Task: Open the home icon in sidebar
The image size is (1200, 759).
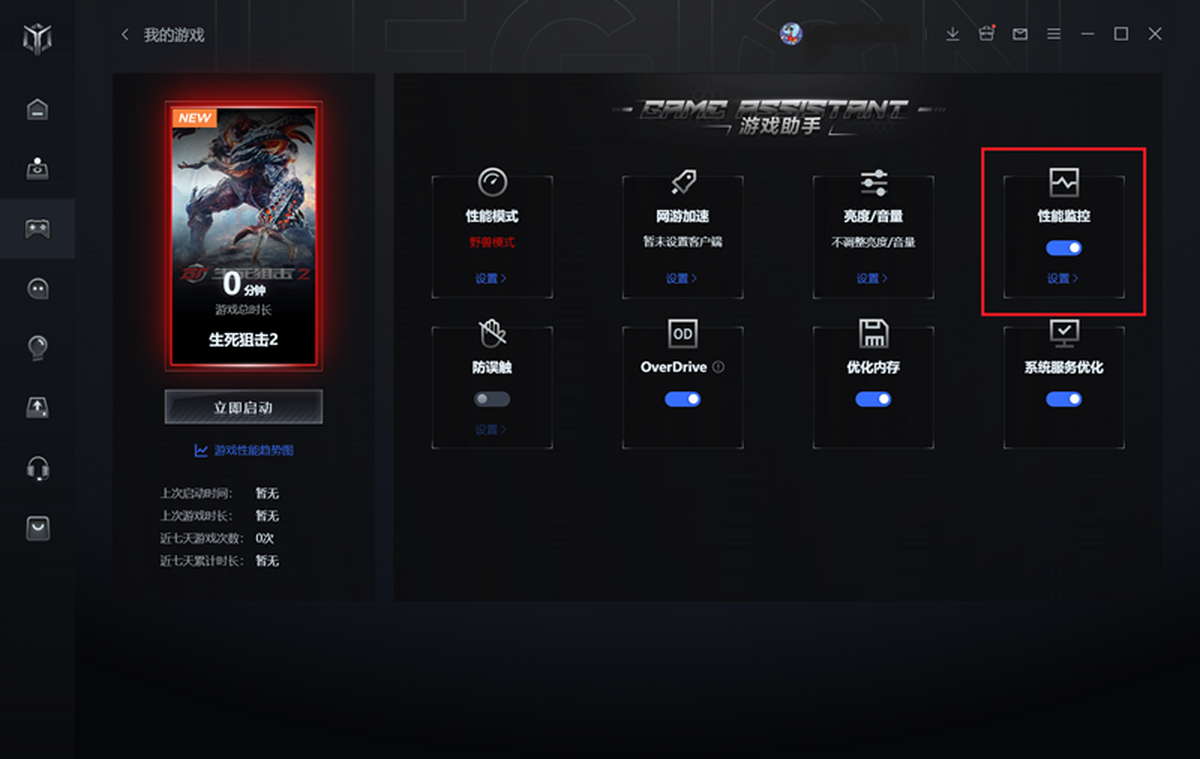Action: click(37, 109)
